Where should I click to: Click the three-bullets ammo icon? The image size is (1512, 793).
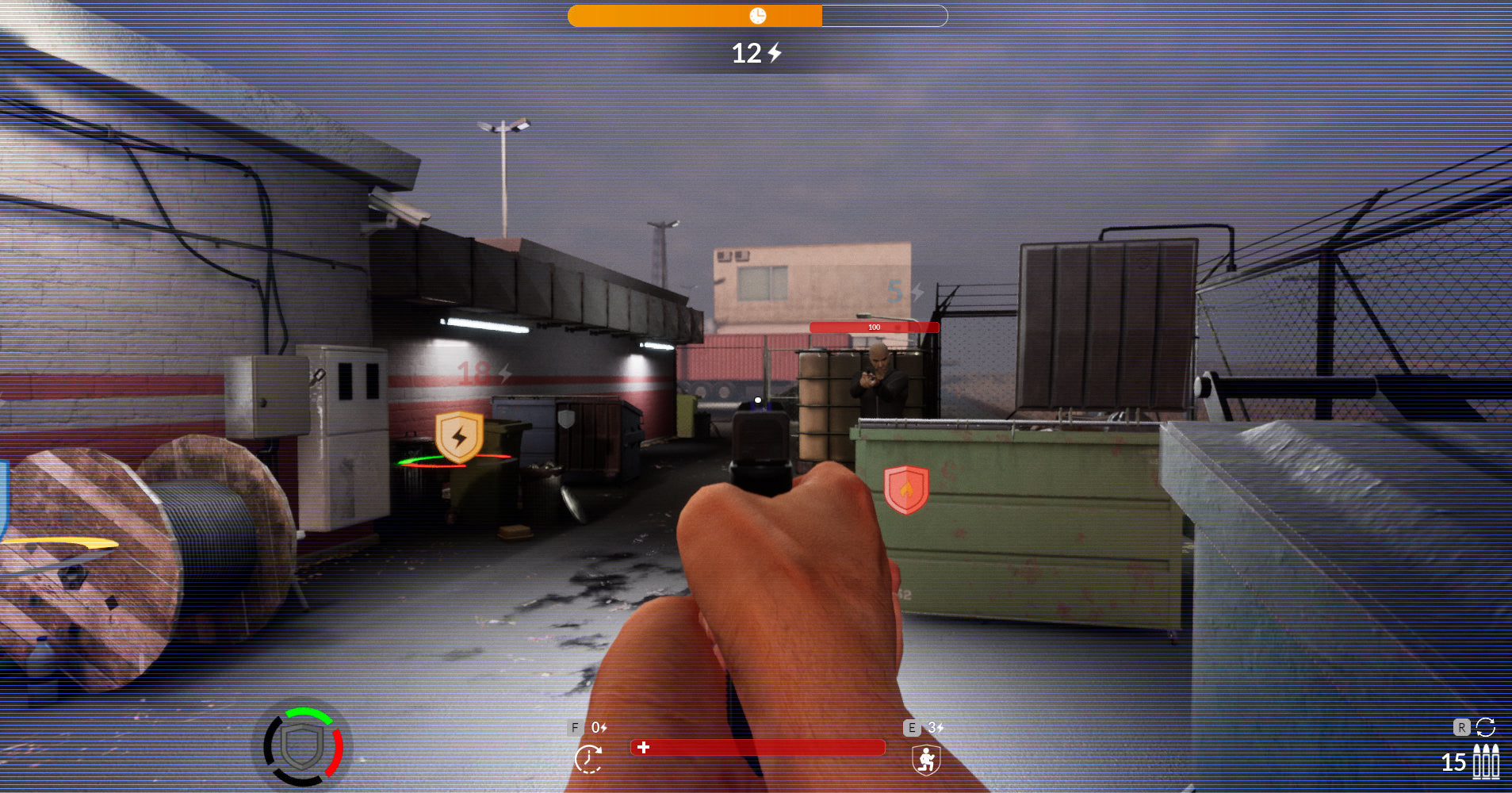coord(1486,761)
